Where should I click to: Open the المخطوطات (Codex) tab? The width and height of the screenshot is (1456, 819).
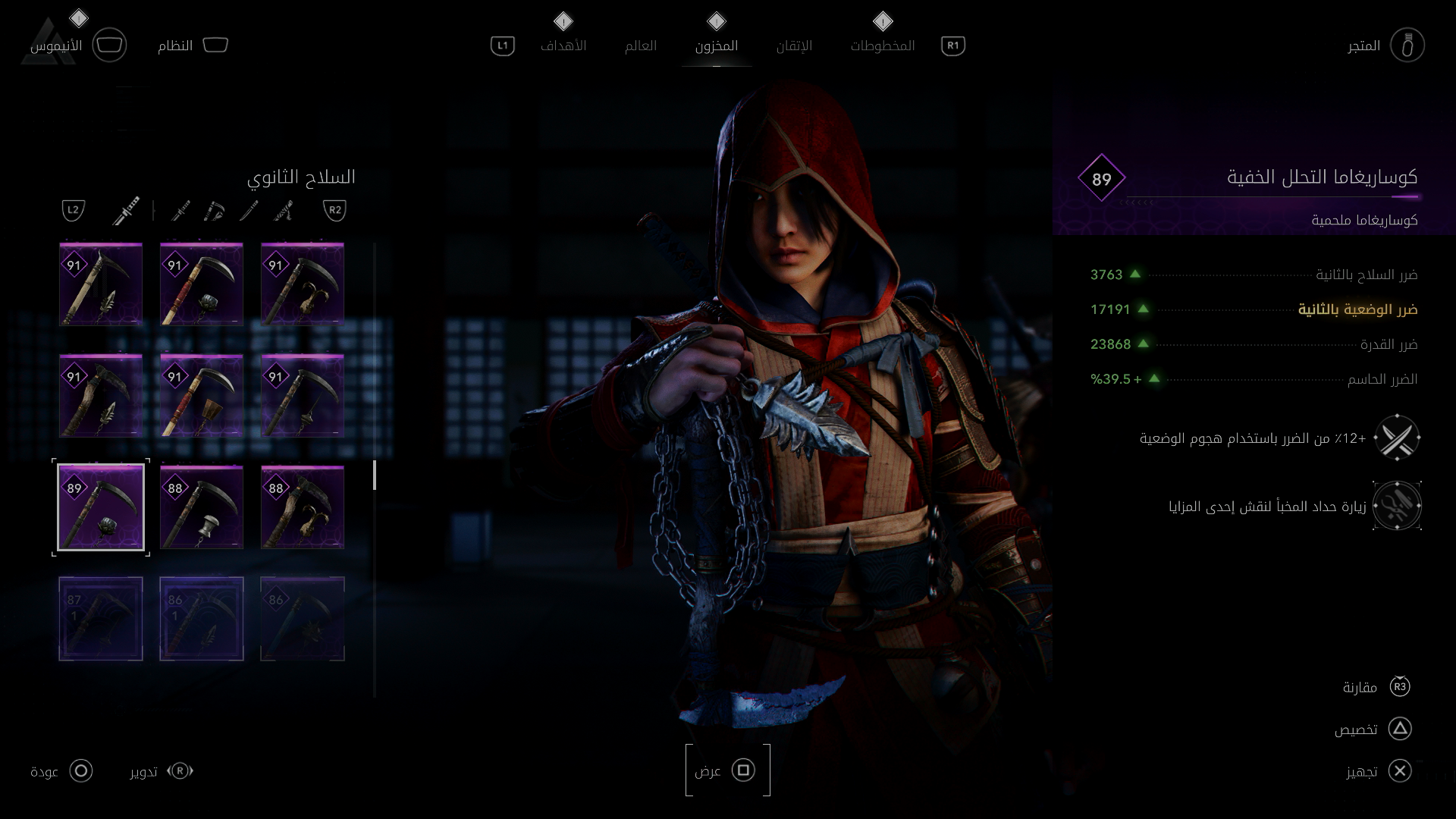tap(882, 45)
